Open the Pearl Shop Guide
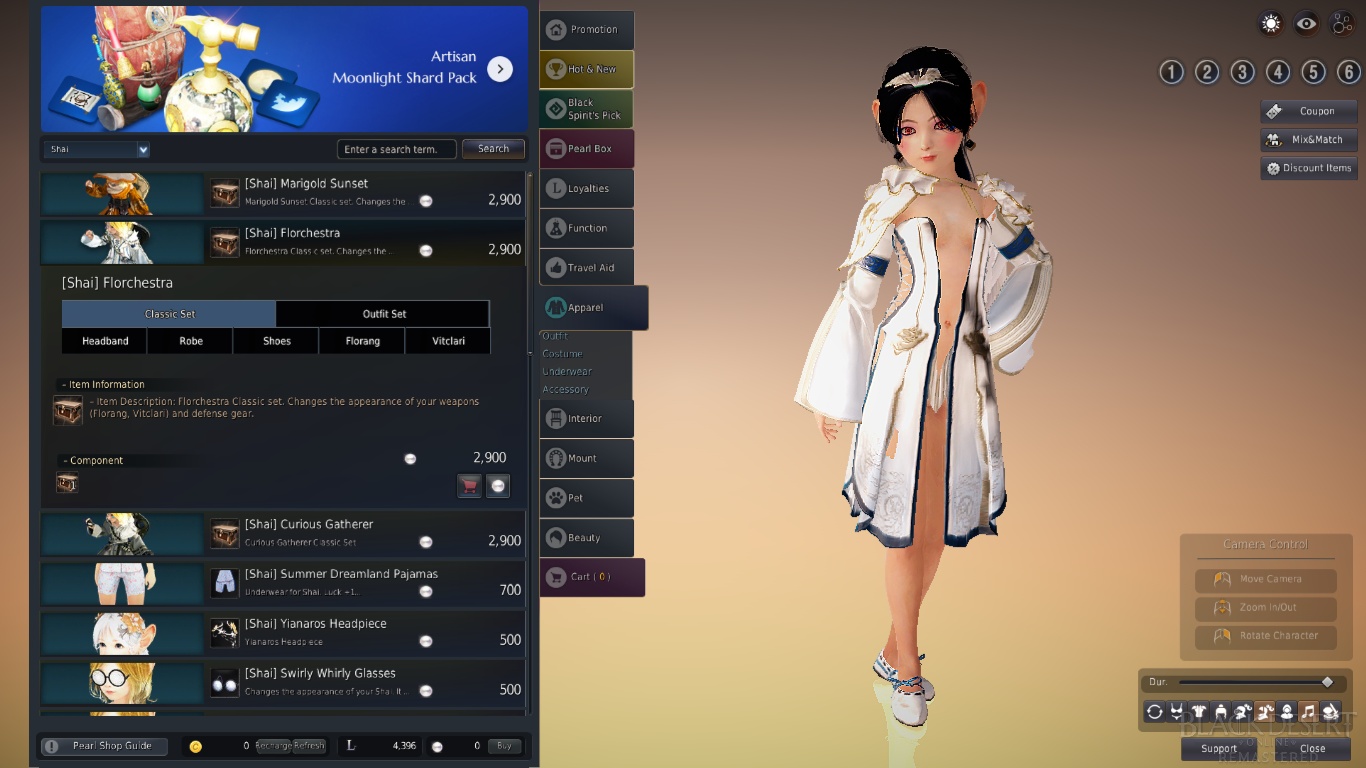1366x768 pixels. click(103, 745)
